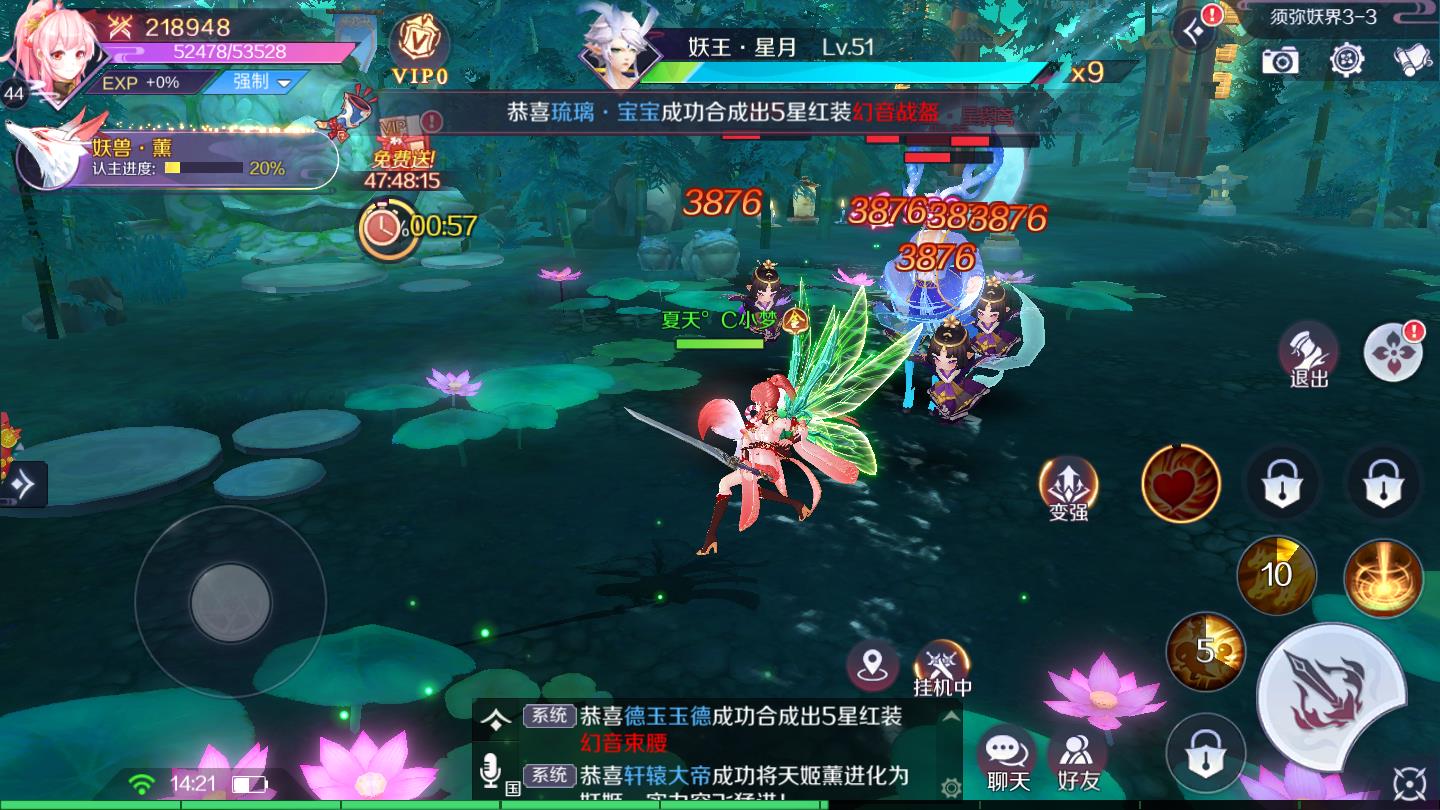Open the 变强 power-up menu
Viewport: 1440px width, 810px height.
click(x=1069, y=488)
